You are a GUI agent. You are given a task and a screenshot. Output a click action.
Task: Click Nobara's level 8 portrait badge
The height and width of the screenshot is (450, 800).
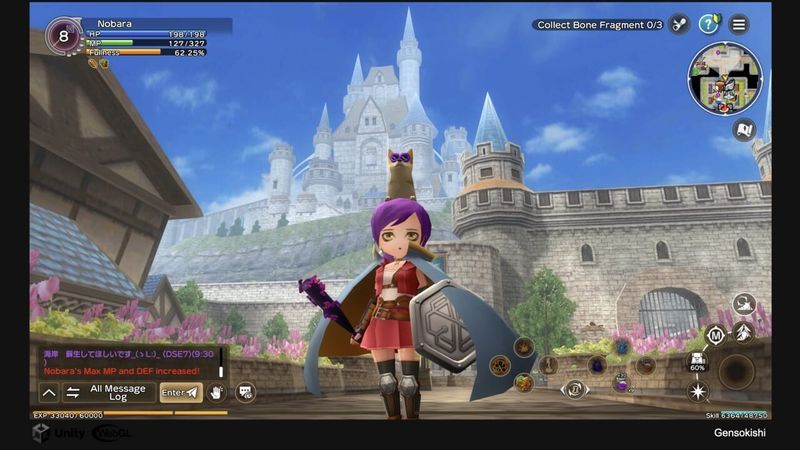pos(63,35)
